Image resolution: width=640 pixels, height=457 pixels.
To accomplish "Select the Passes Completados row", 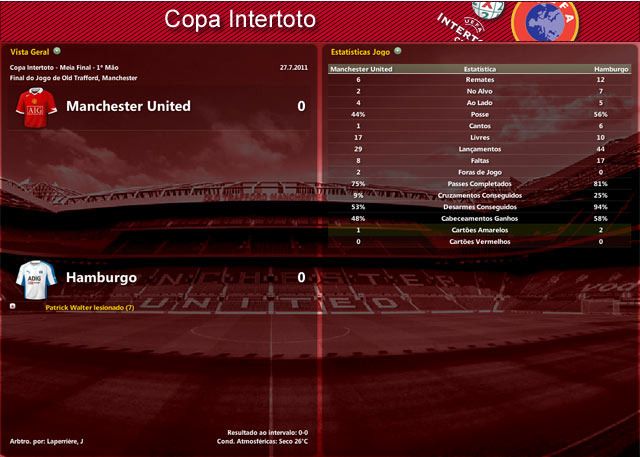I will tap(480, 184).
